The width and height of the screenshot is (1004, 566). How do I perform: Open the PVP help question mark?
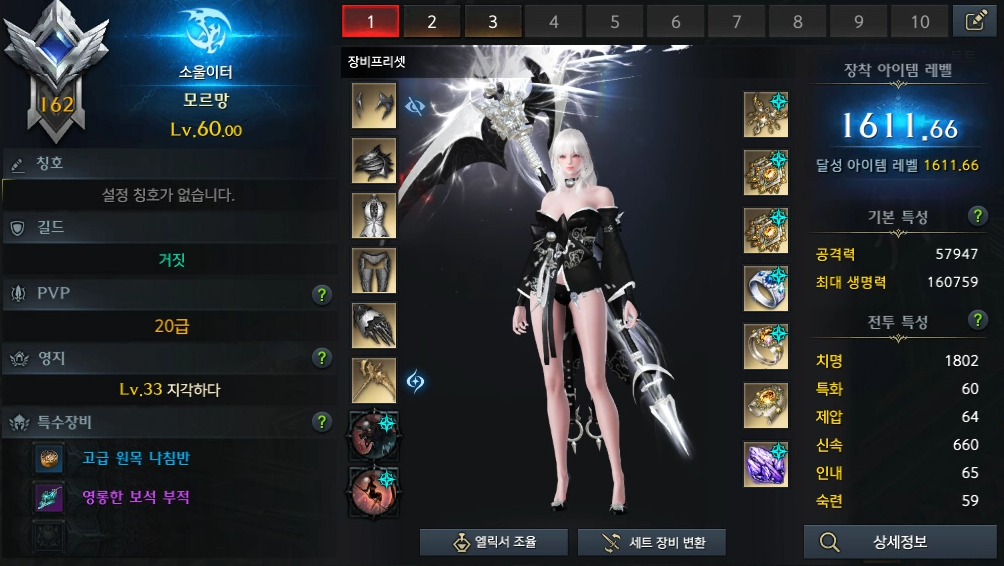pos(321,294)
